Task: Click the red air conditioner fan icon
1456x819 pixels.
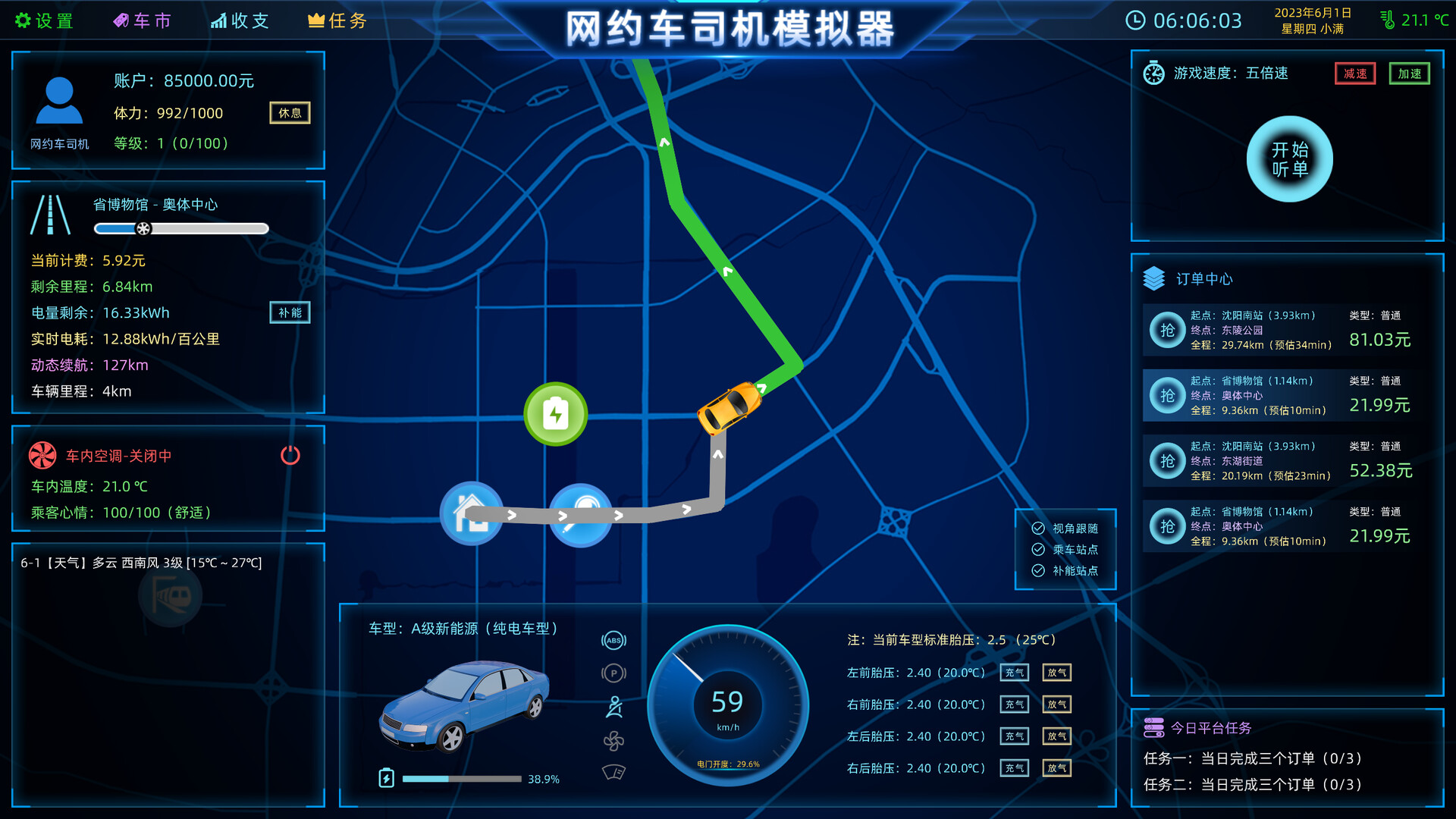Action: [42, 456]
